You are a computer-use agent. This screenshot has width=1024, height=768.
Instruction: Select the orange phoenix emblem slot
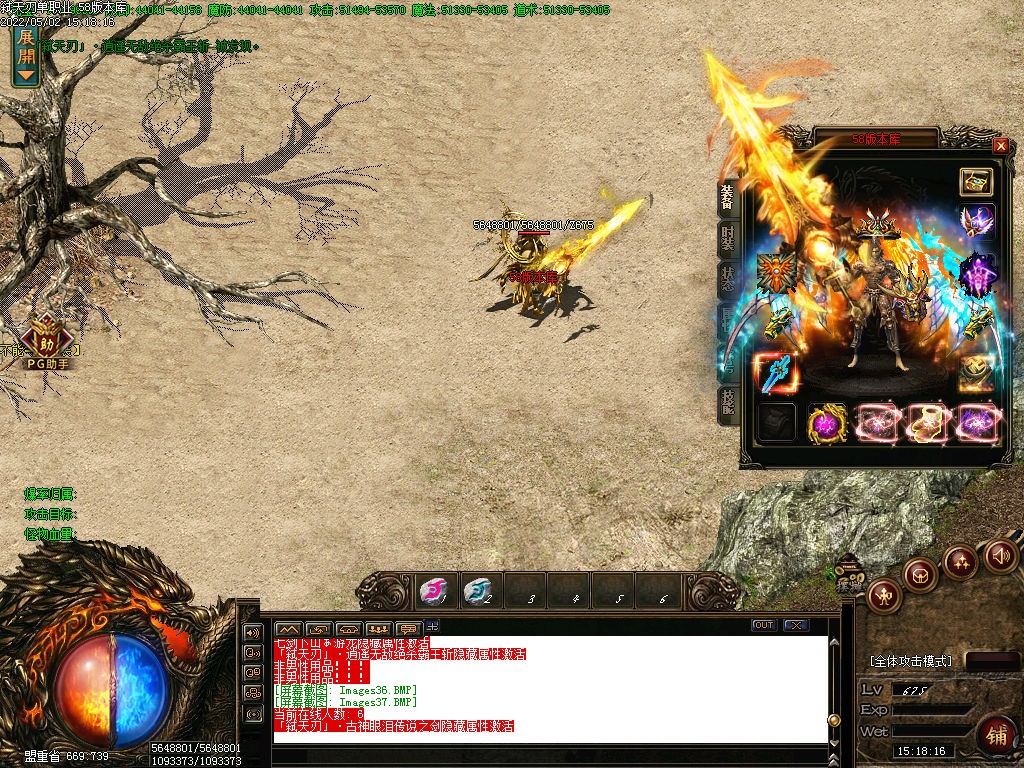pyautogui.click(x=776, y=272)
